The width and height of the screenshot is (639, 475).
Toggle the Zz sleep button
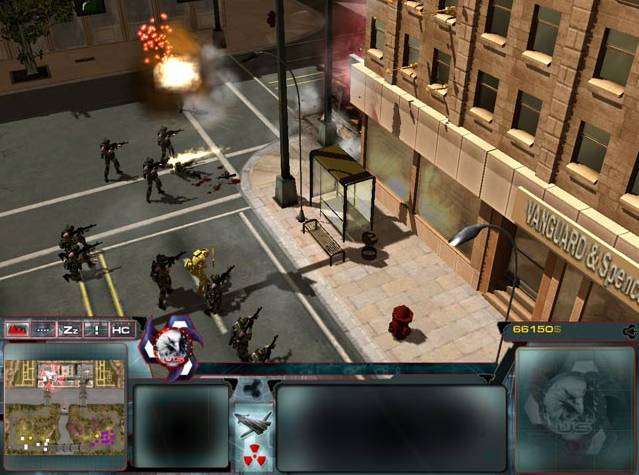tap(70, 329)
